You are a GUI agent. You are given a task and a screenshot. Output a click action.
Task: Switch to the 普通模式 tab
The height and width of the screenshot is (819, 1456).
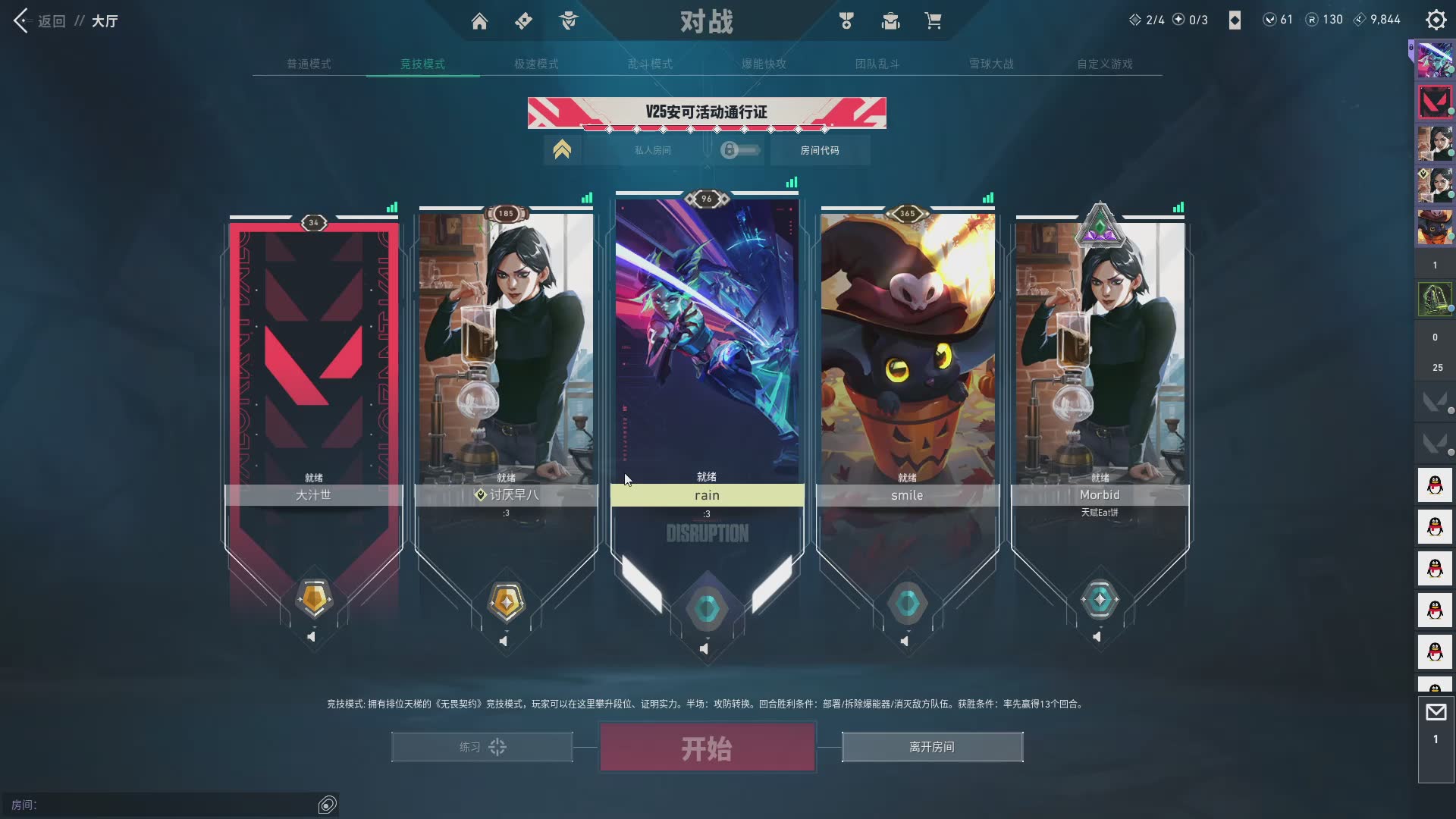click(x=309, y=64)
